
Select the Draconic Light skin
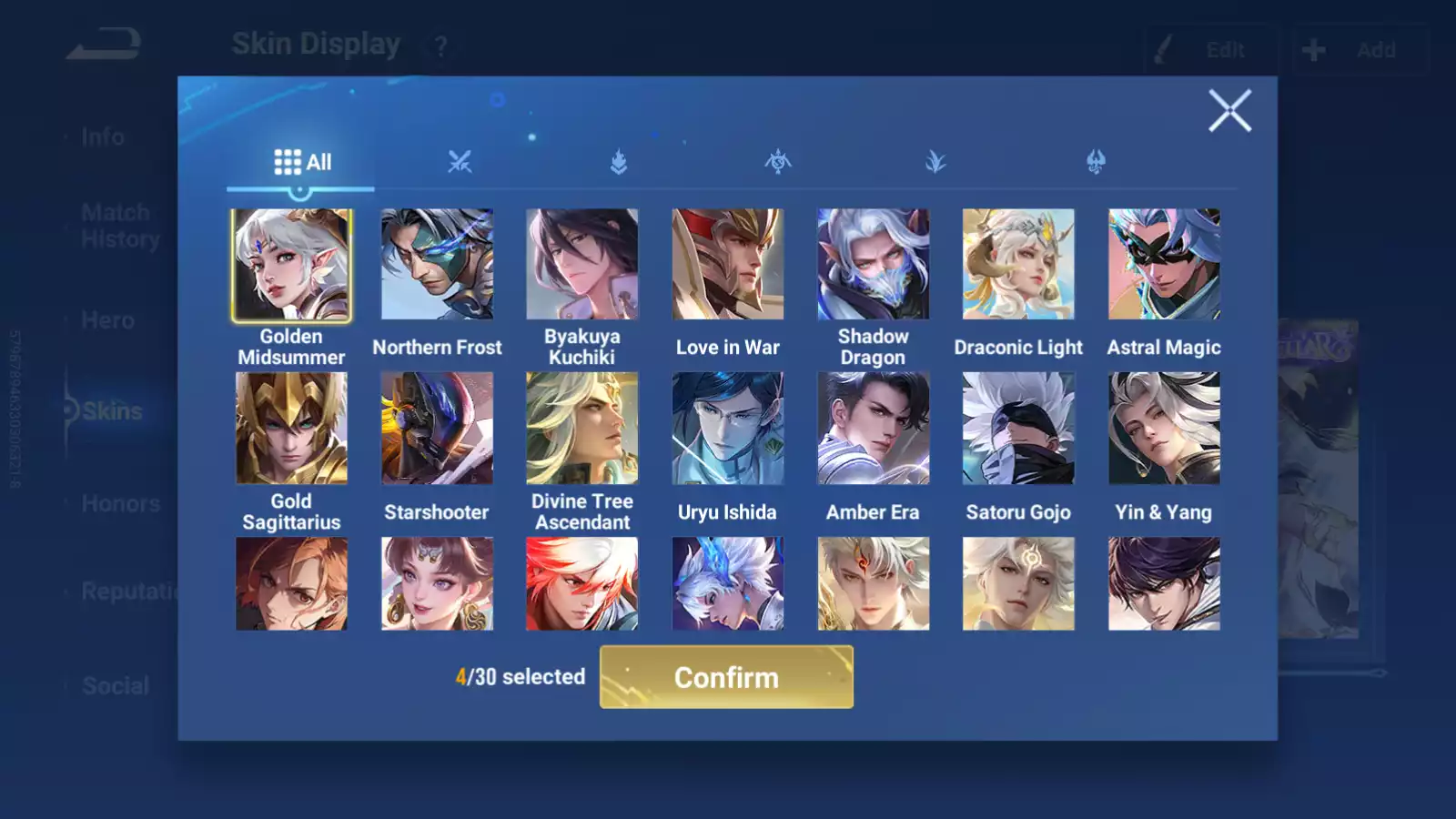(1018, 265)
